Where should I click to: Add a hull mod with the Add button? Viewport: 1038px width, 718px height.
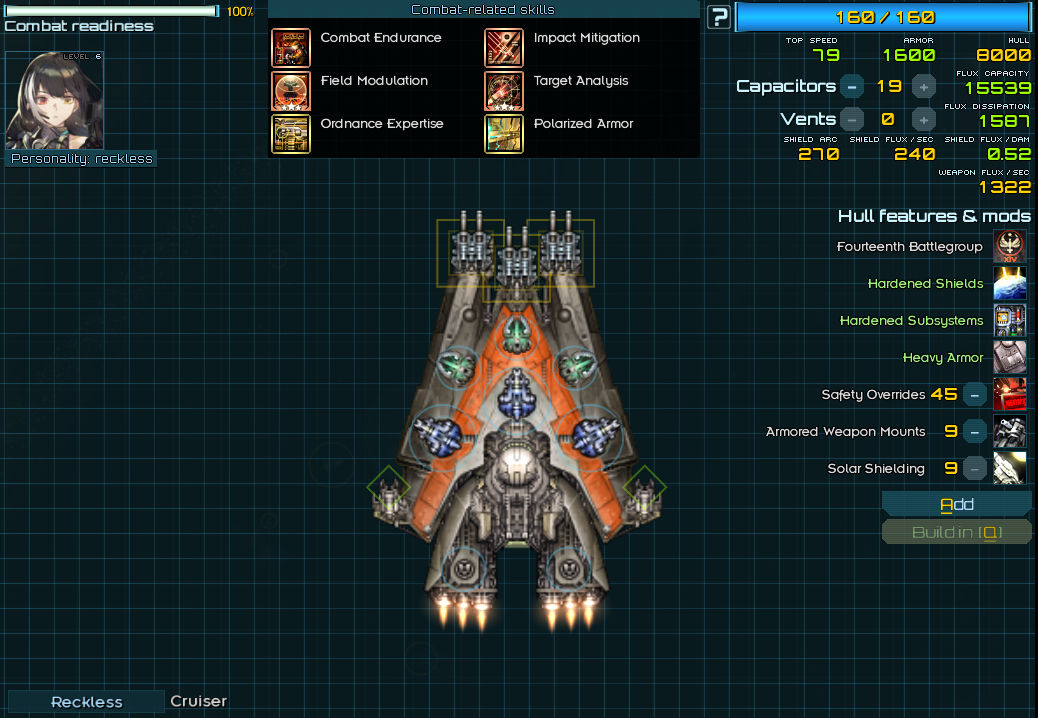point(956,504)
